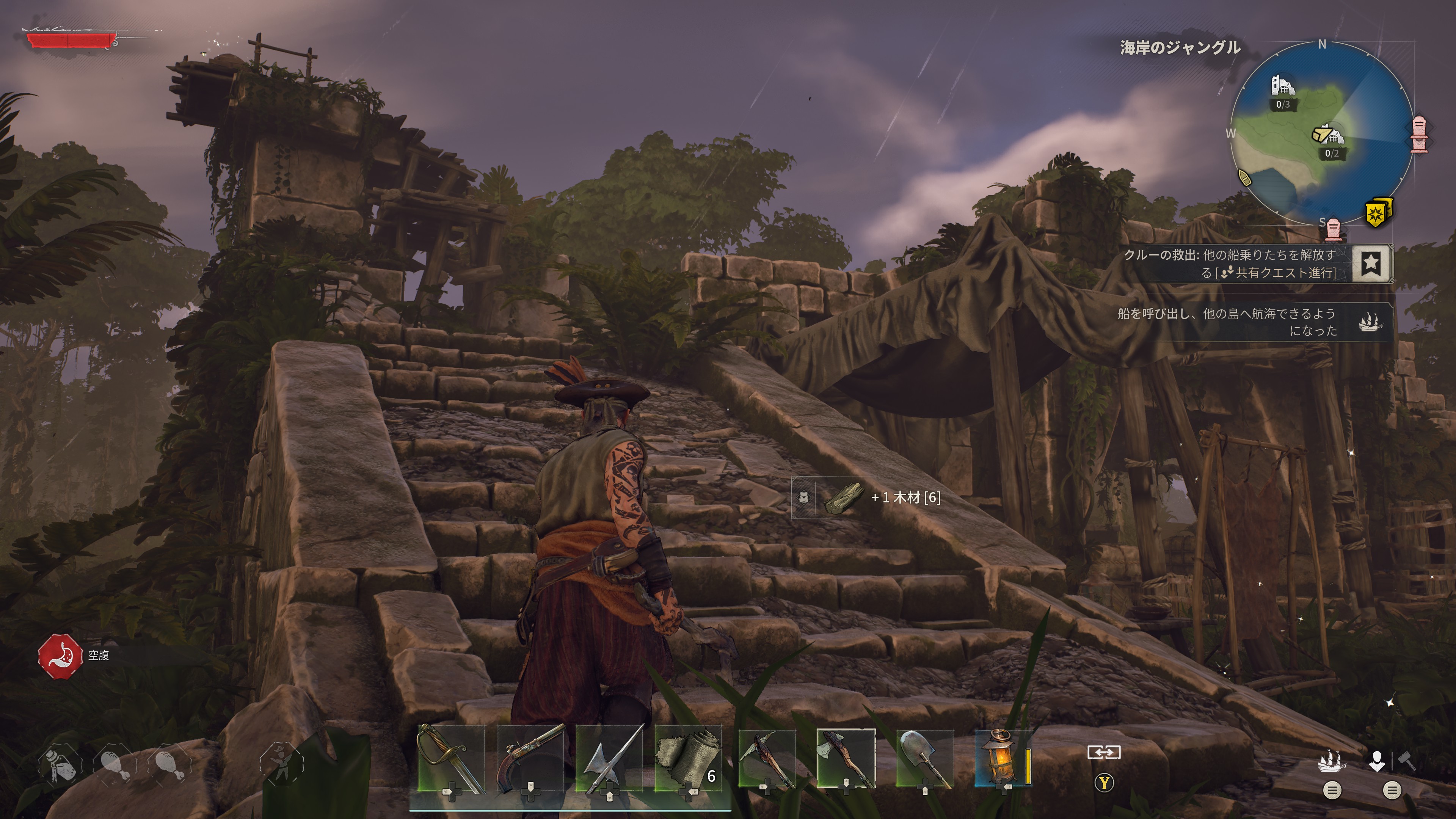Select the yellow quest banner map marker
Viewport: 1456px width, 819px height.
click(x=1379, y=212)
